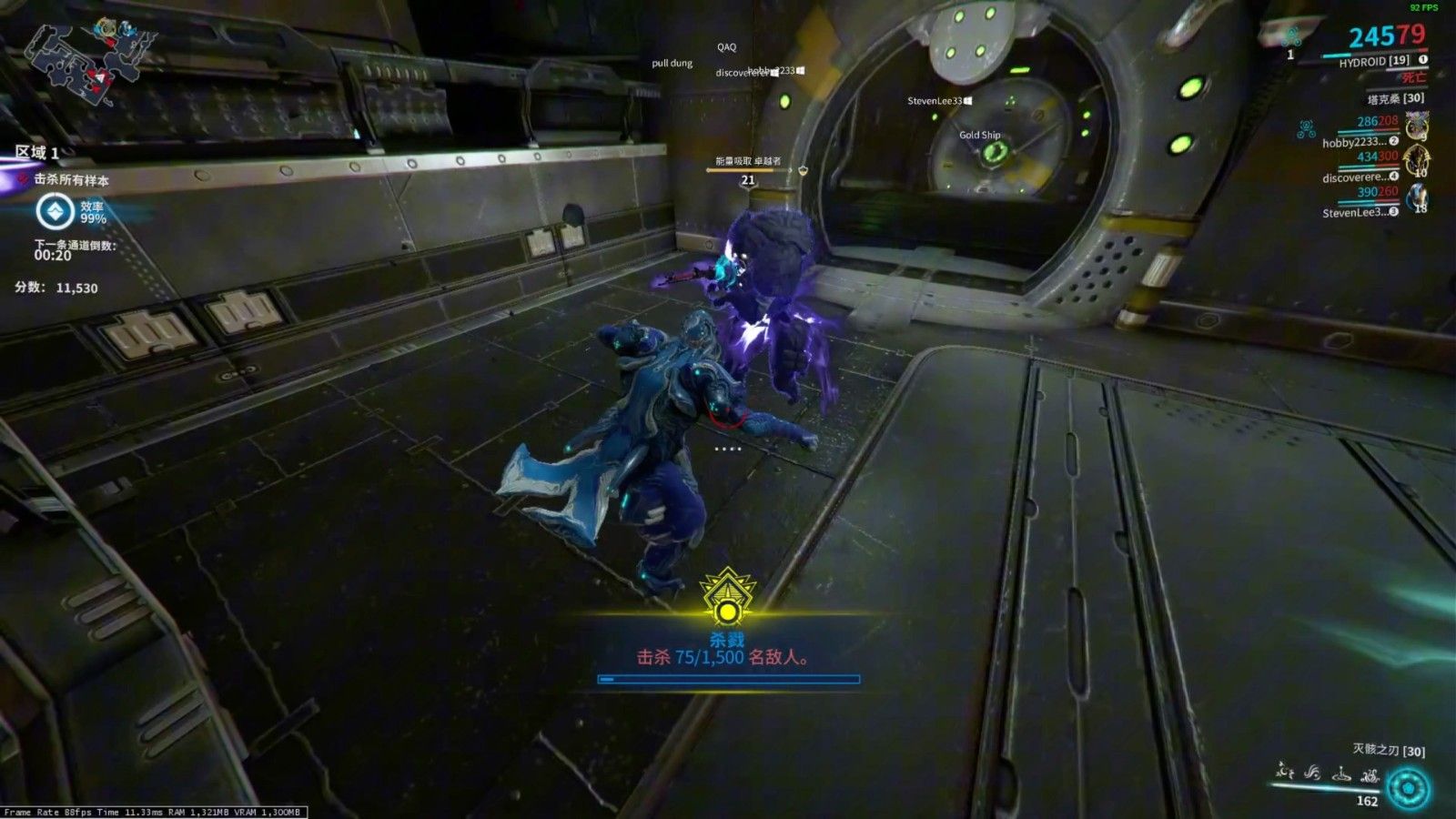Click the 92 FPS counter text
Viewport: 1456px width, 819px height.
pos(1422,8)
